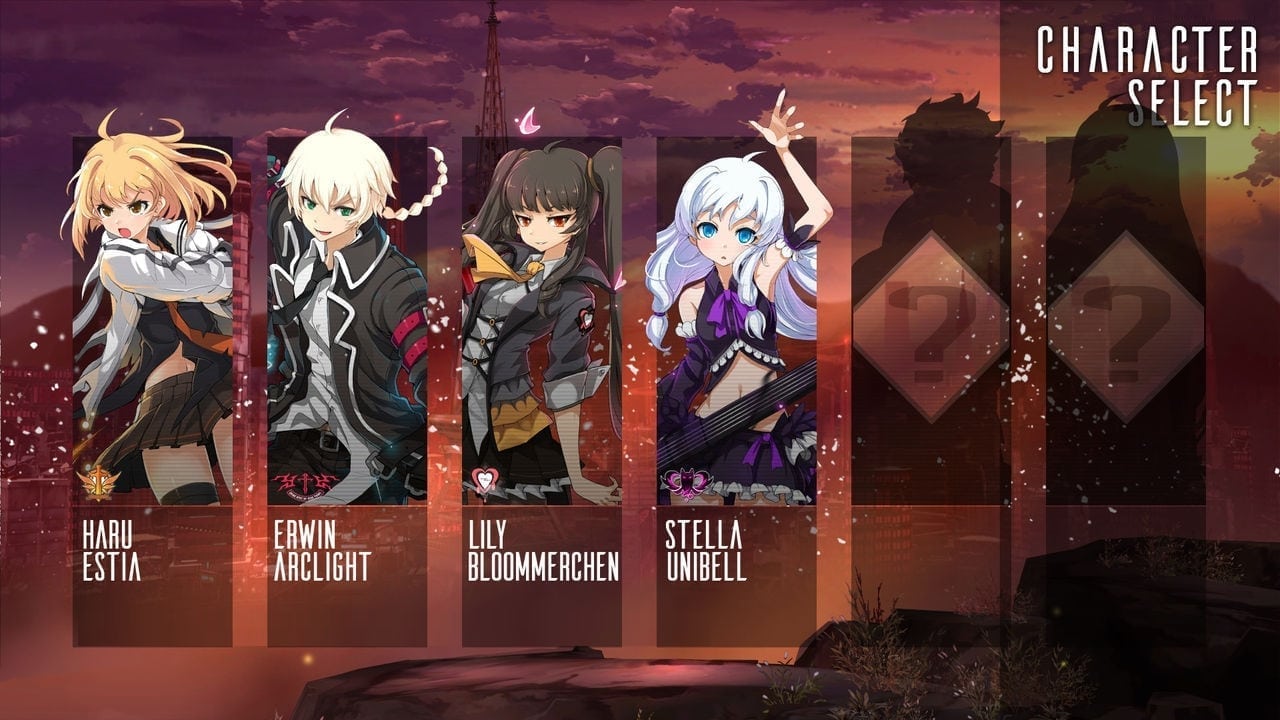Choose Erwin Arclight as your character

pos(347,390)
